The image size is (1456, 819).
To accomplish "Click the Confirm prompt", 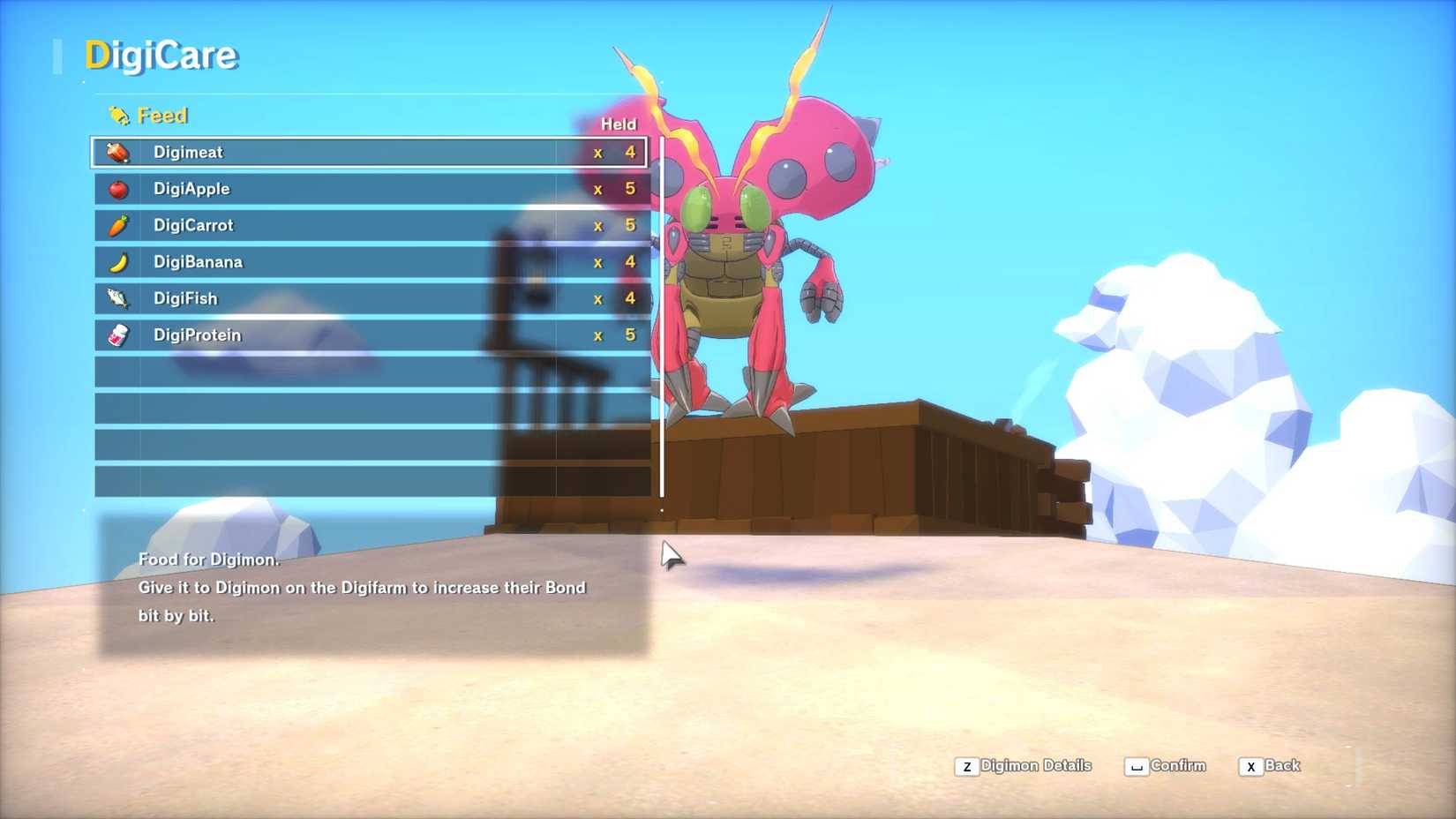I will [x=1177, y=765].
